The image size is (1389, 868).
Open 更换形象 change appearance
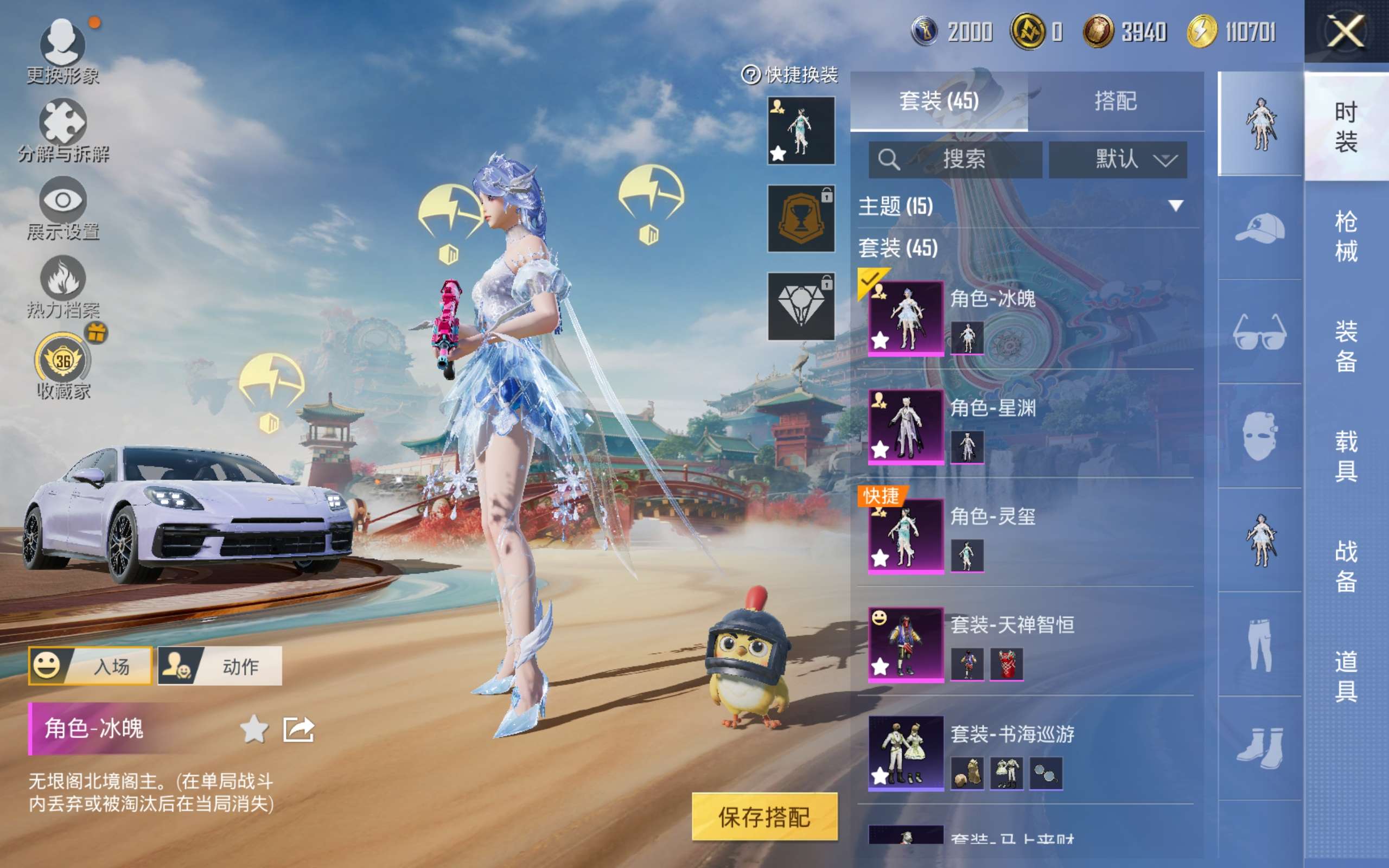click(62, 49)
